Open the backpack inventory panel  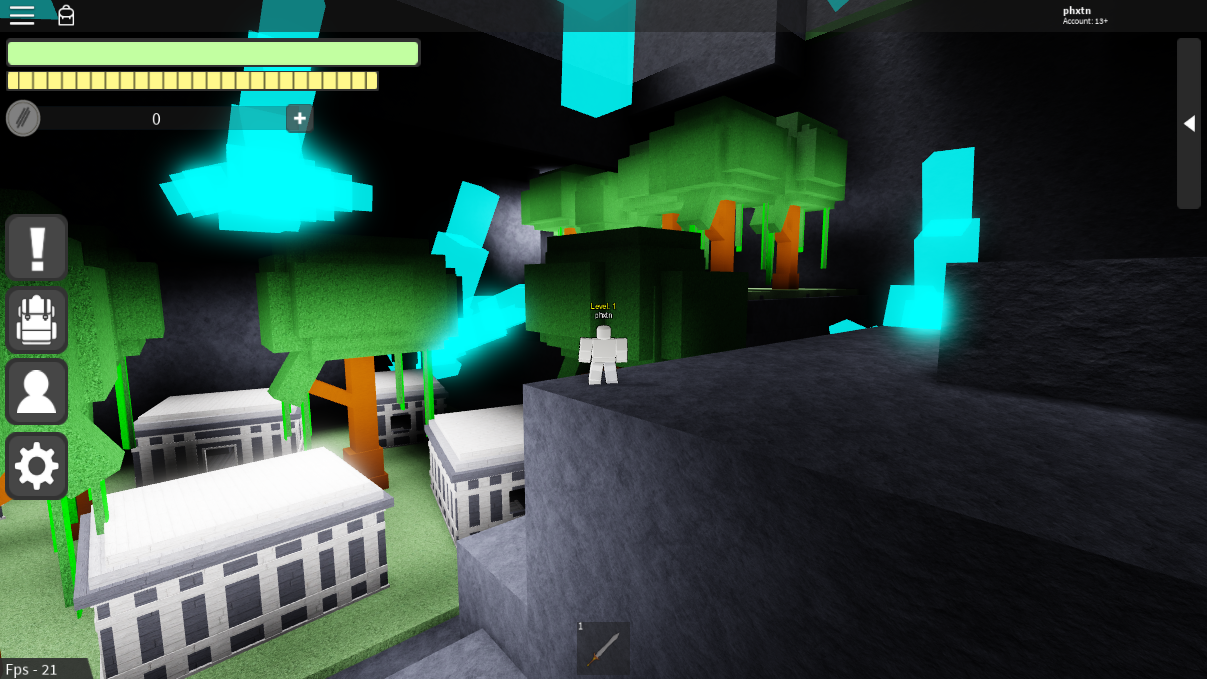(37, 320)
